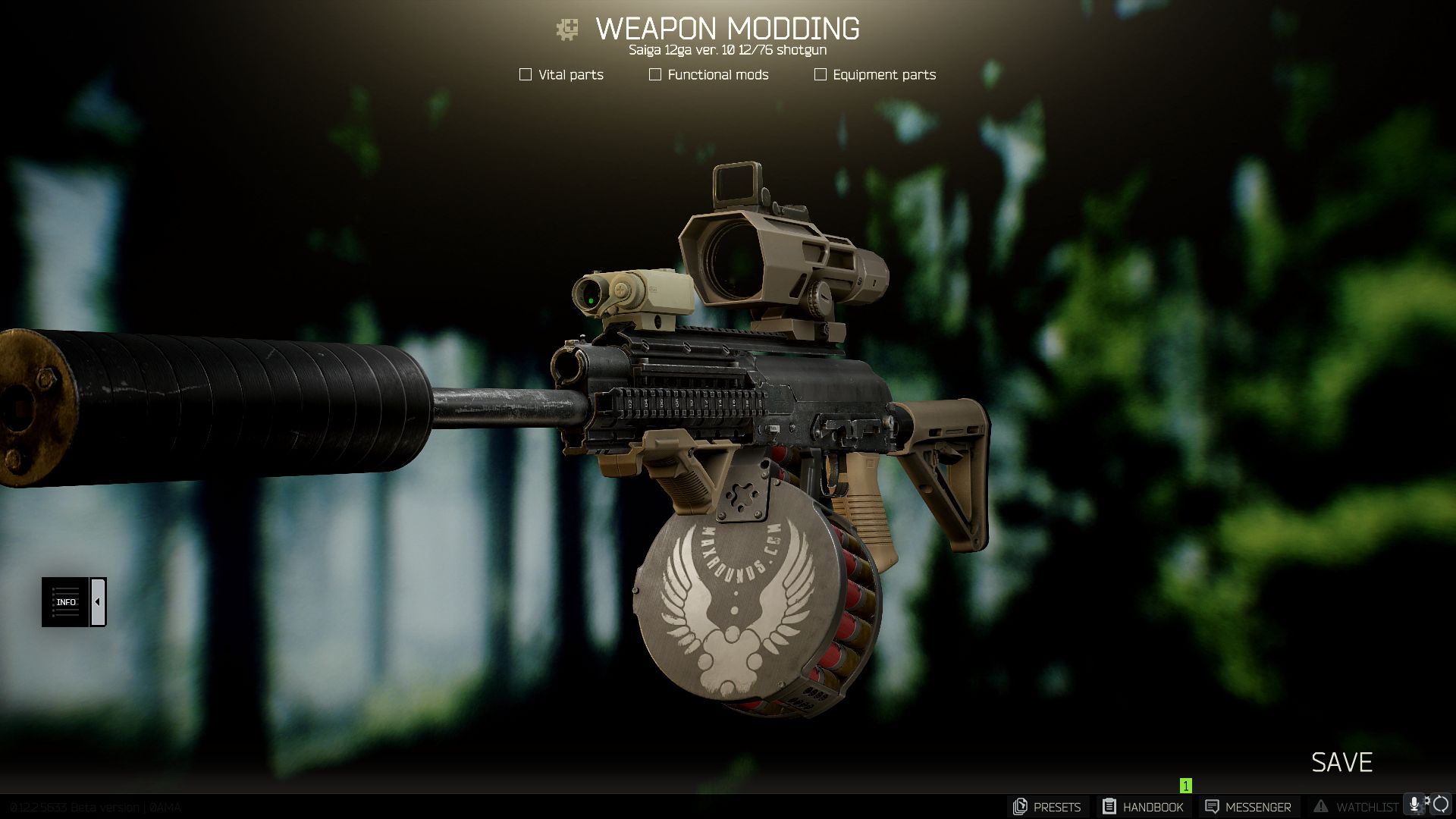Click the puzzle icon beside WEAPON MODDING title
The height and width of the screenshot is (819, 1456).
click(x=564, y=29)
